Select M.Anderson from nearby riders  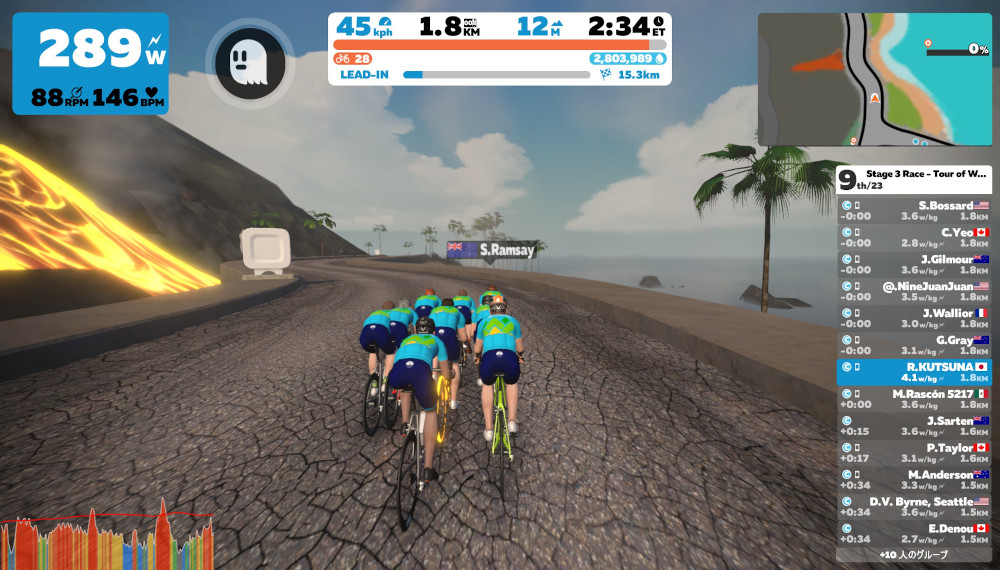pyautogui.click(x=913, y=480)
